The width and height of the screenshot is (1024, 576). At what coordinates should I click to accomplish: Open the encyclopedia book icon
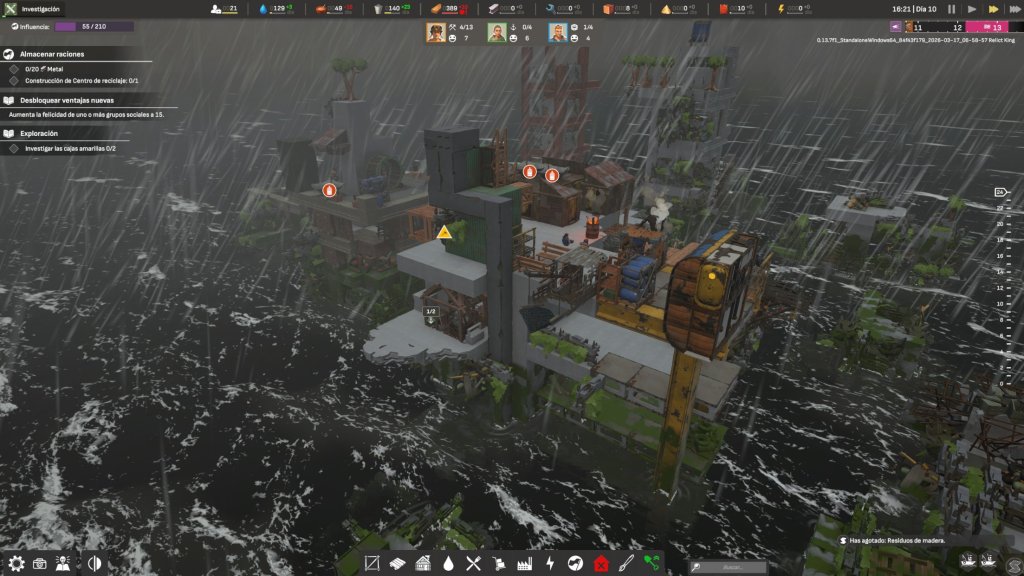[x=64, y=564]
